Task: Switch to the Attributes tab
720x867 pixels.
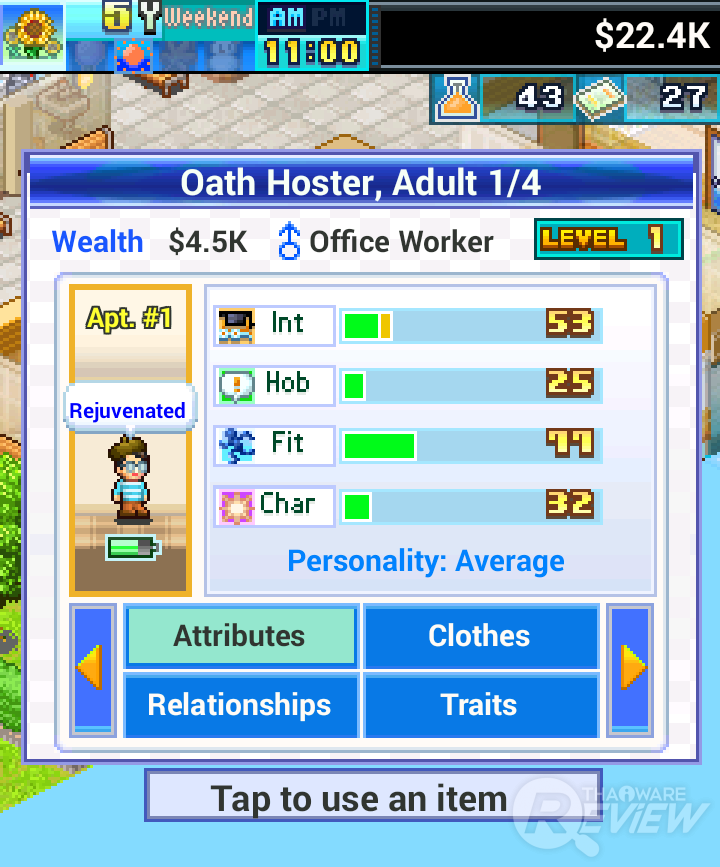Action: (240, 636)
